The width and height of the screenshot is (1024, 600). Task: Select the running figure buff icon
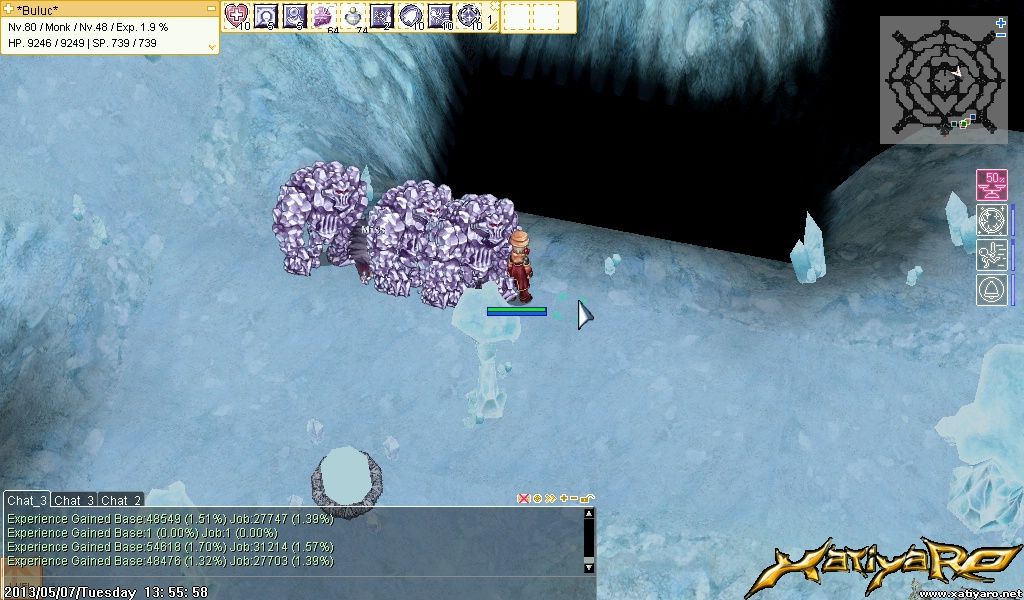(991, 255)
